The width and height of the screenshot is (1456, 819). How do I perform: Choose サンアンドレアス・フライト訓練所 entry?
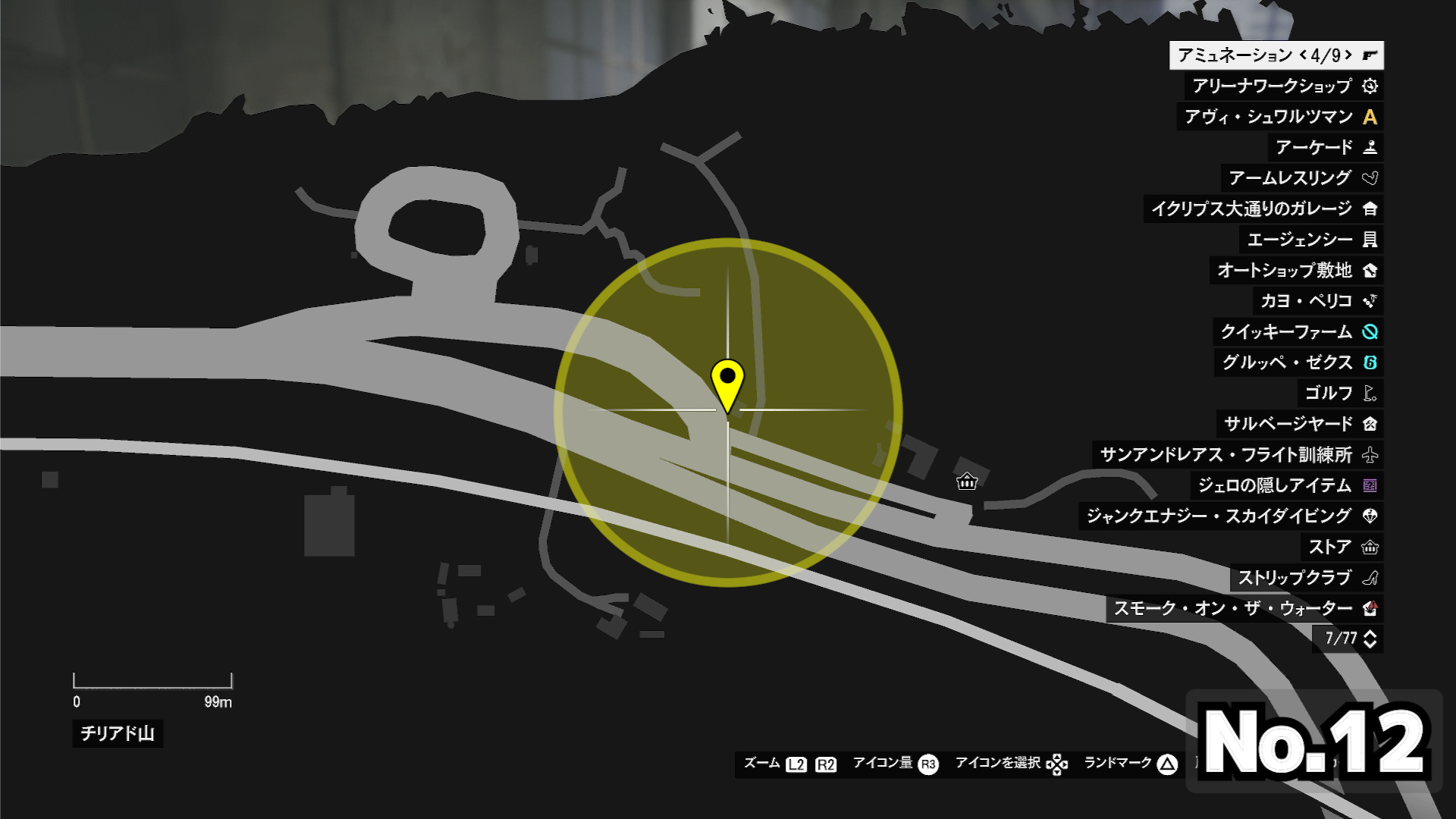1238,455
